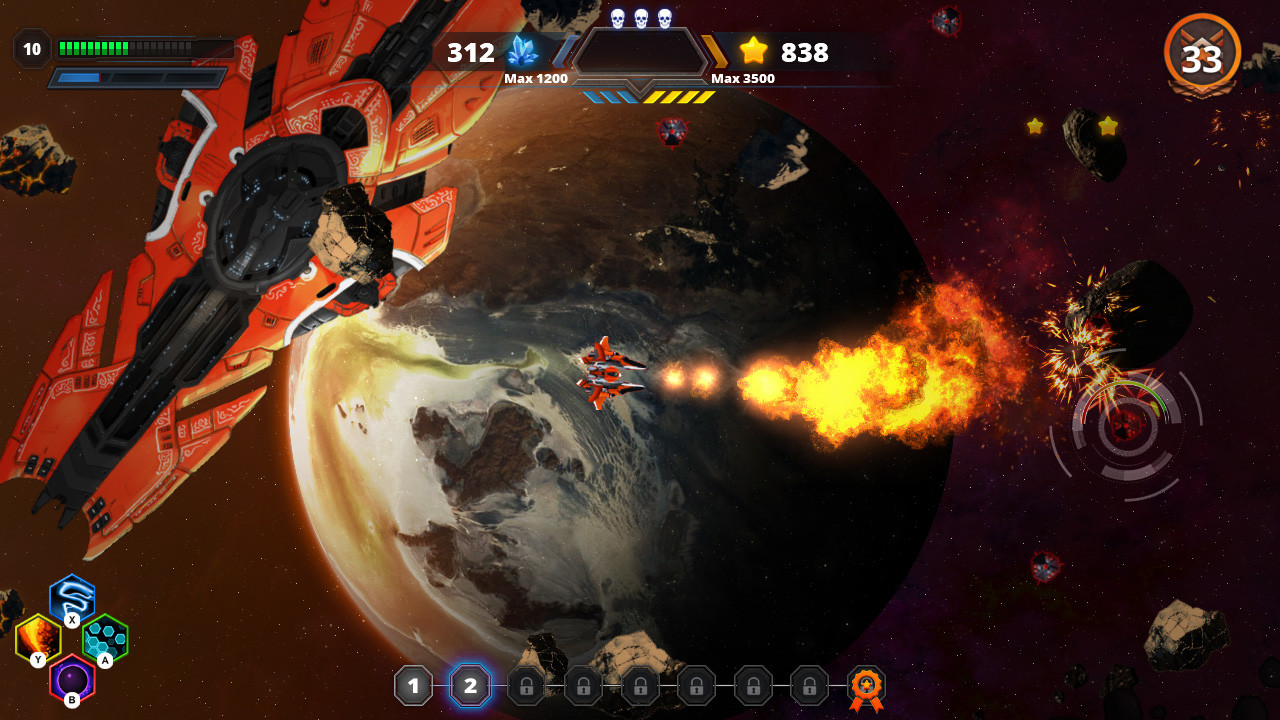Click the first locked wave node

526,686
